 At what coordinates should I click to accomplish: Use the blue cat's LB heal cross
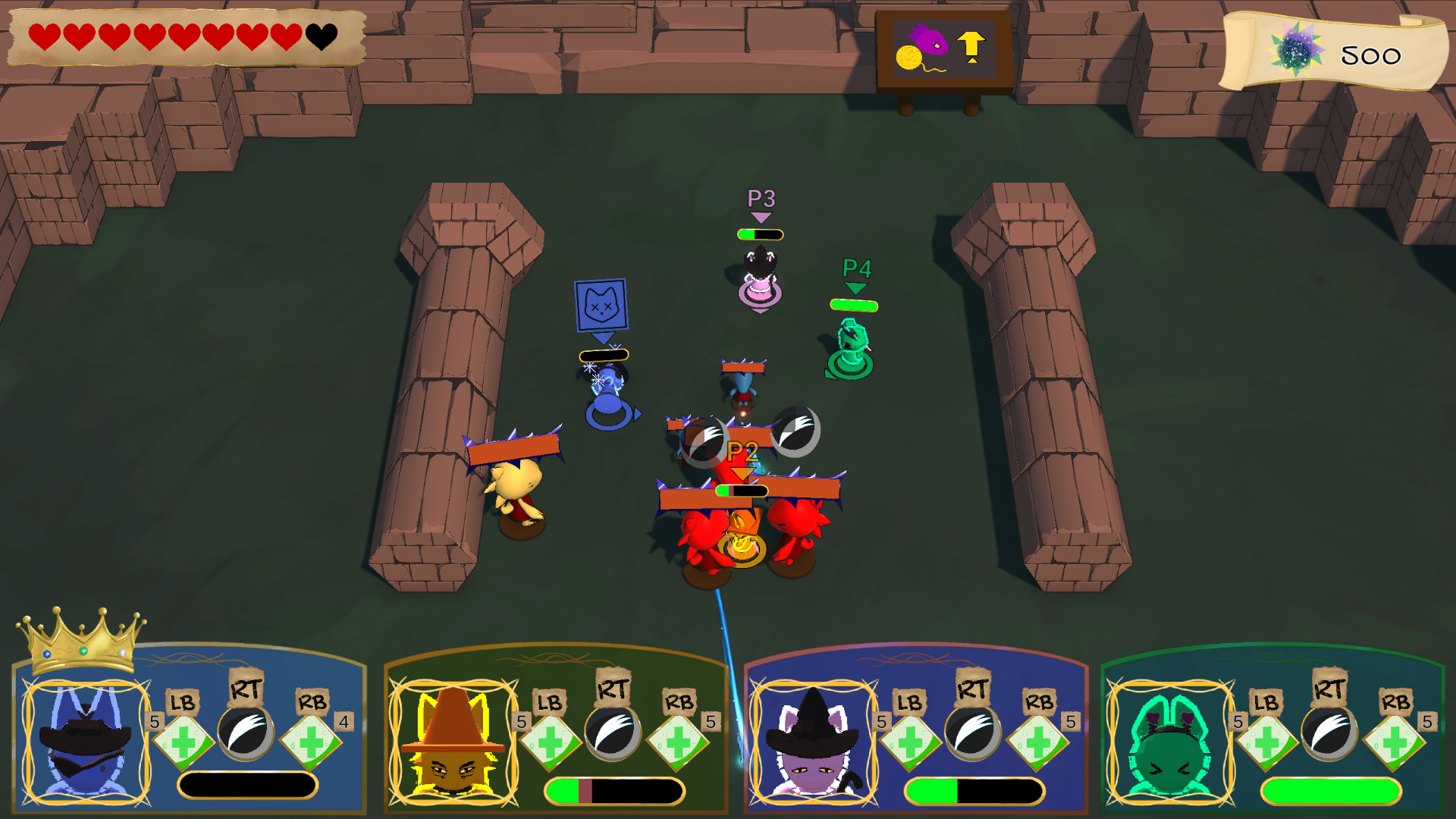coord(183,741)
